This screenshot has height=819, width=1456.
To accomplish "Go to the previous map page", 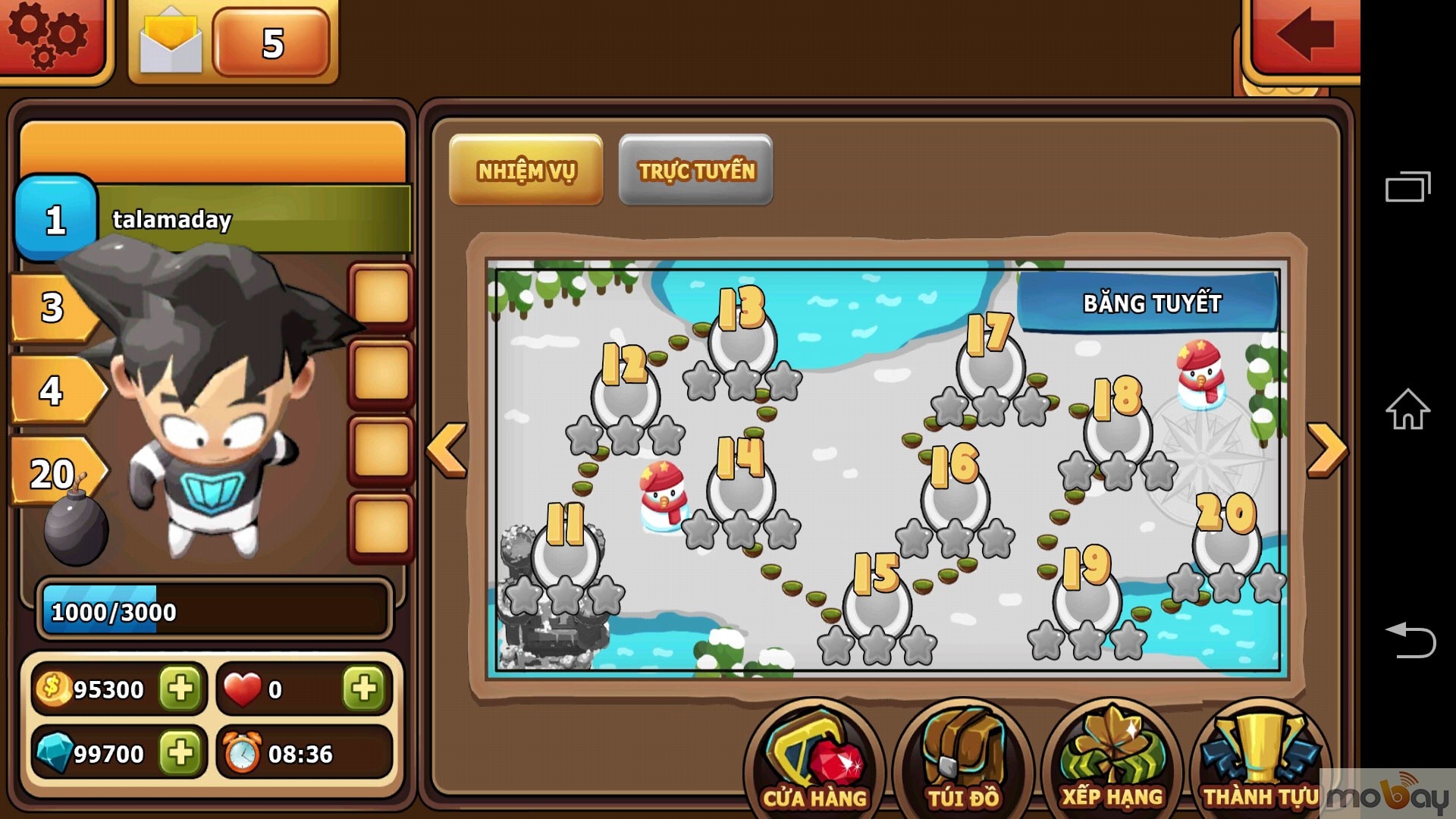I will click(447, 450).
